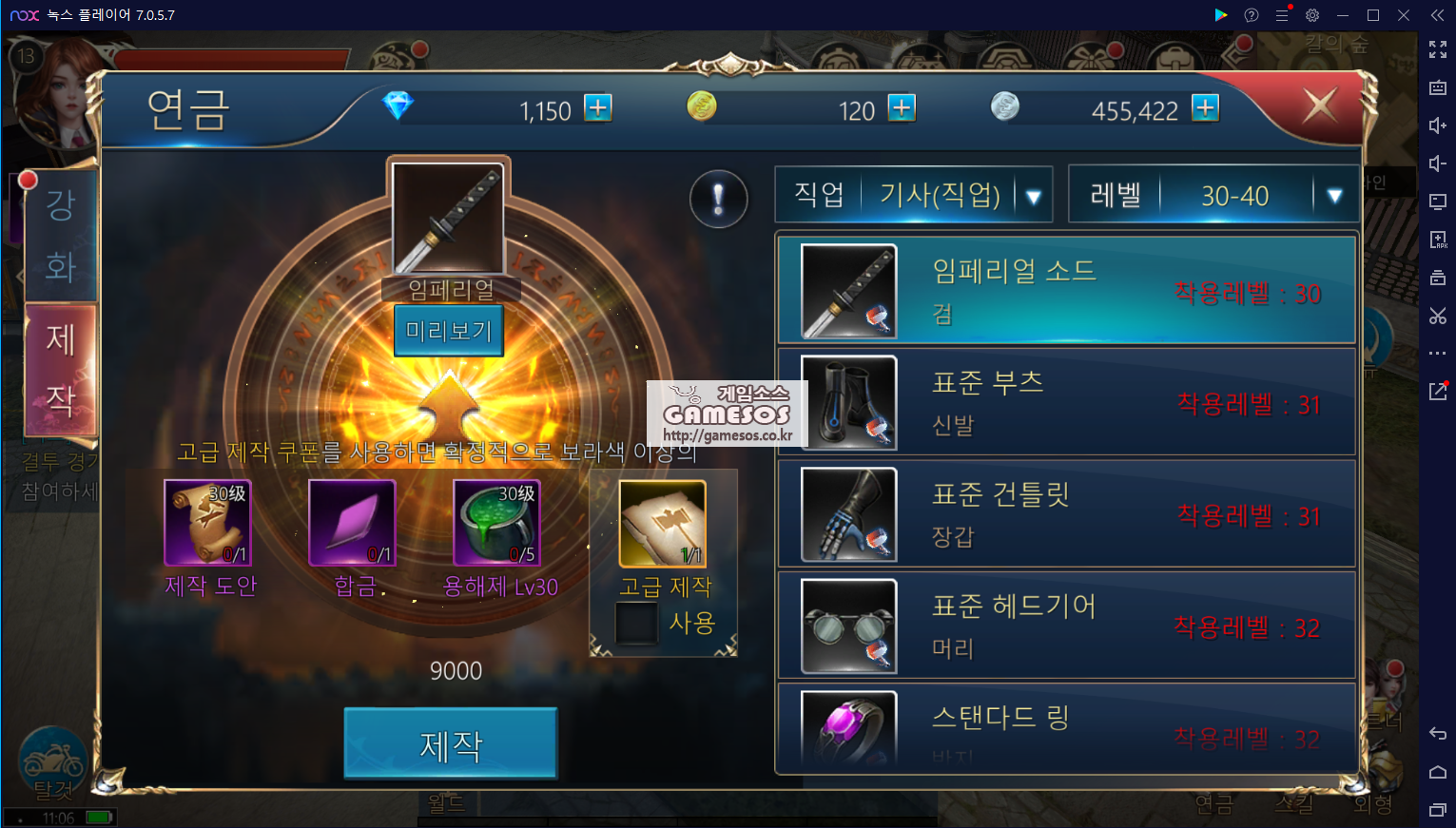
Task: Tick the 고급 제작 사용 checkbox
Action: pos(636,624)
